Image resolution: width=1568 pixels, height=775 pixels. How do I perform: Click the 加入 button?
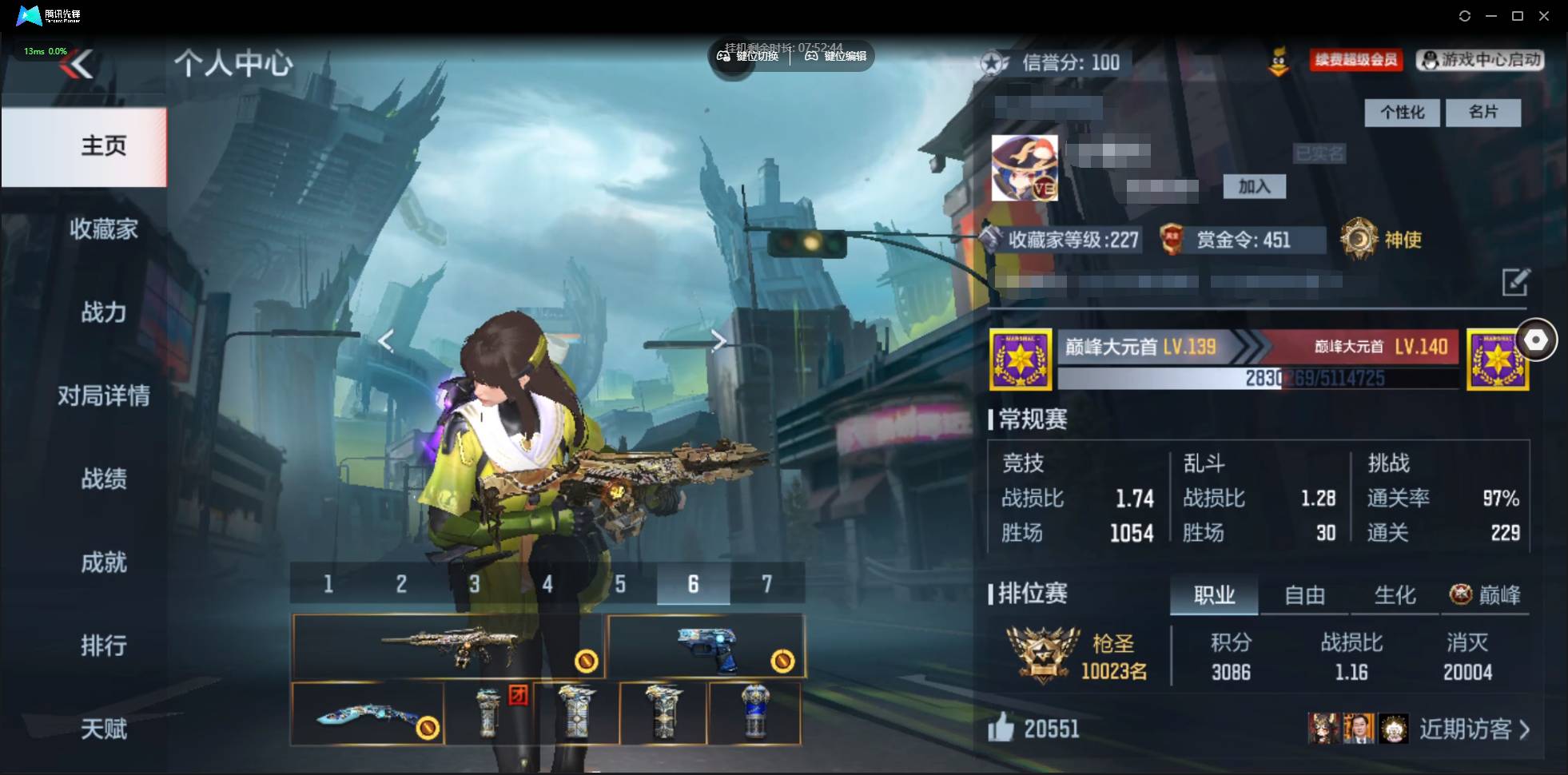(1254, 185)
